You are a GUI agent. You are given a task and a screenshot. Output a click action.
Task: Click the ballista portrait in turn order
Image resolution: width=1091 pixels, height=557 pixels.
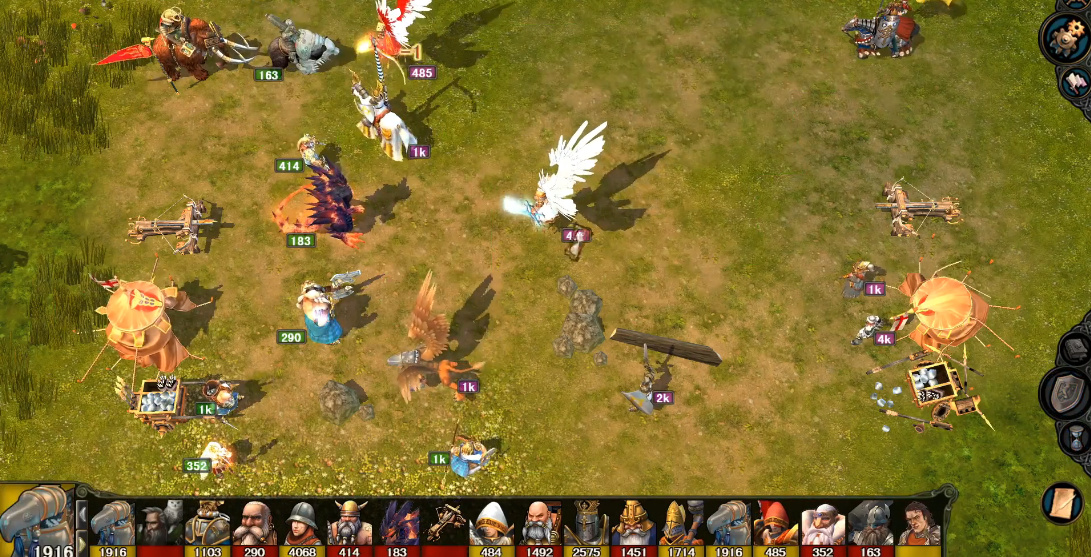[445, 524]
